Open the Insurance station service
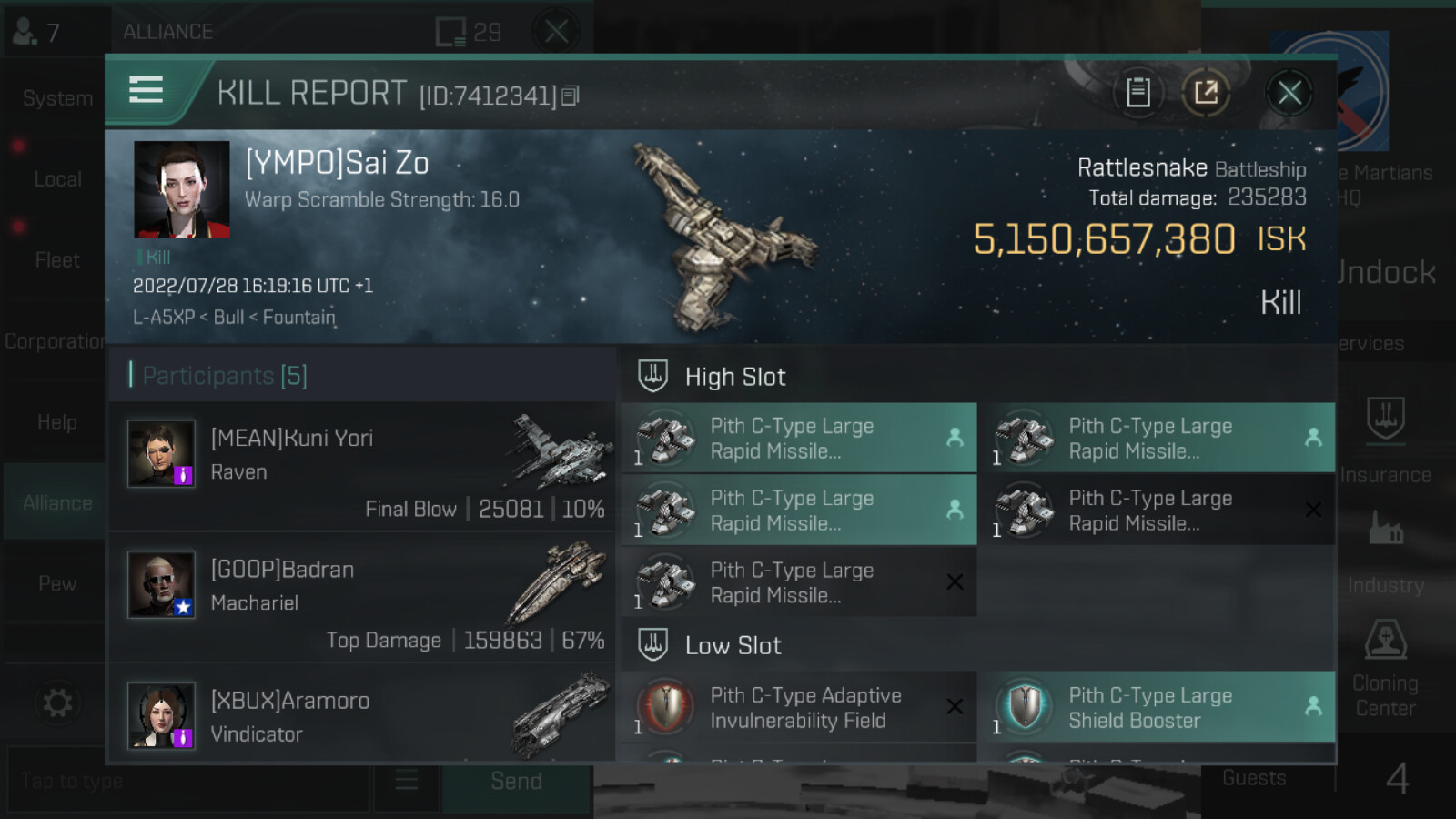 (x=1385, y=437)
